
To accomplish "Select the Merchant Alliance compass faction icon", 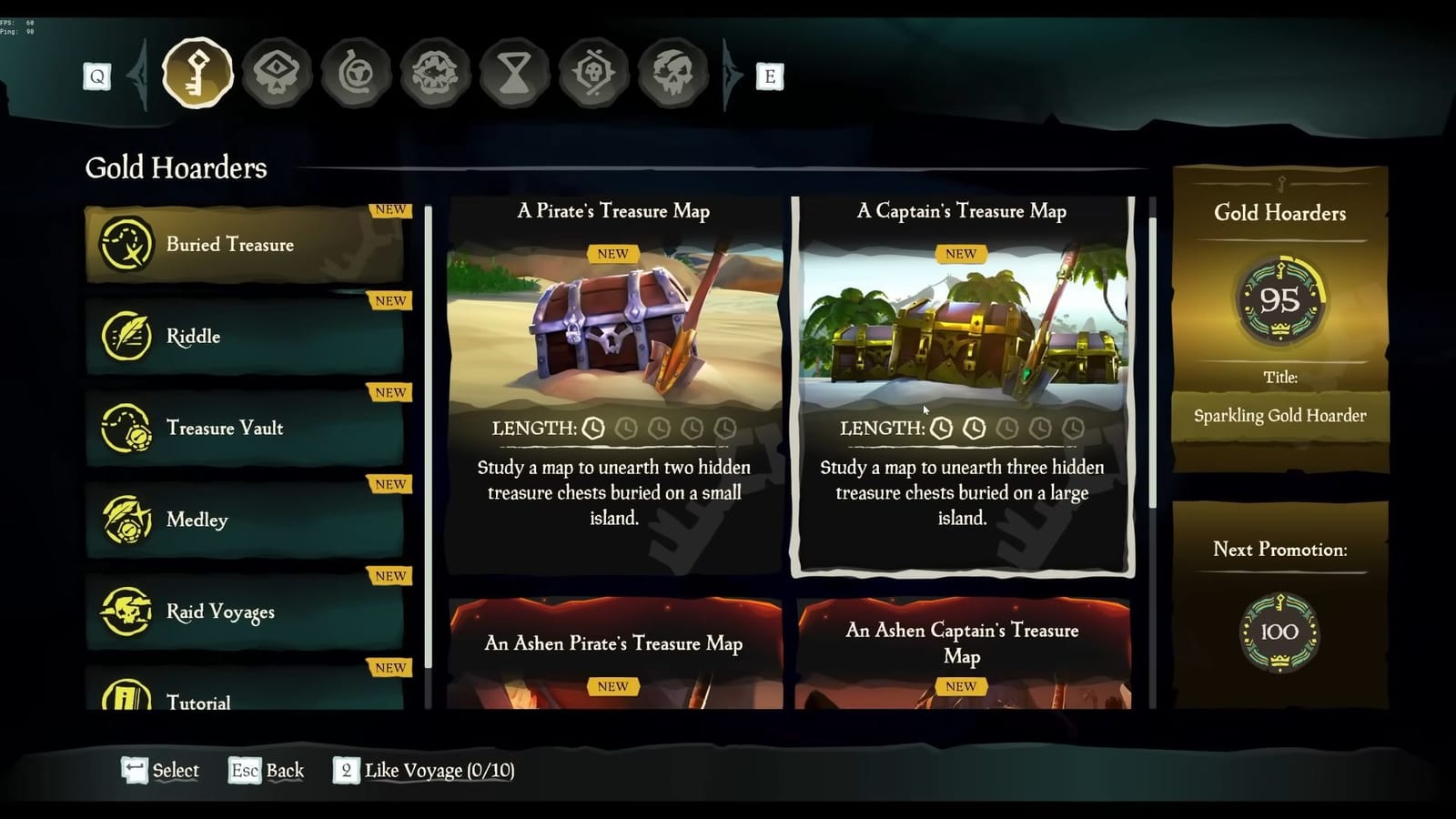I will 356,73.
